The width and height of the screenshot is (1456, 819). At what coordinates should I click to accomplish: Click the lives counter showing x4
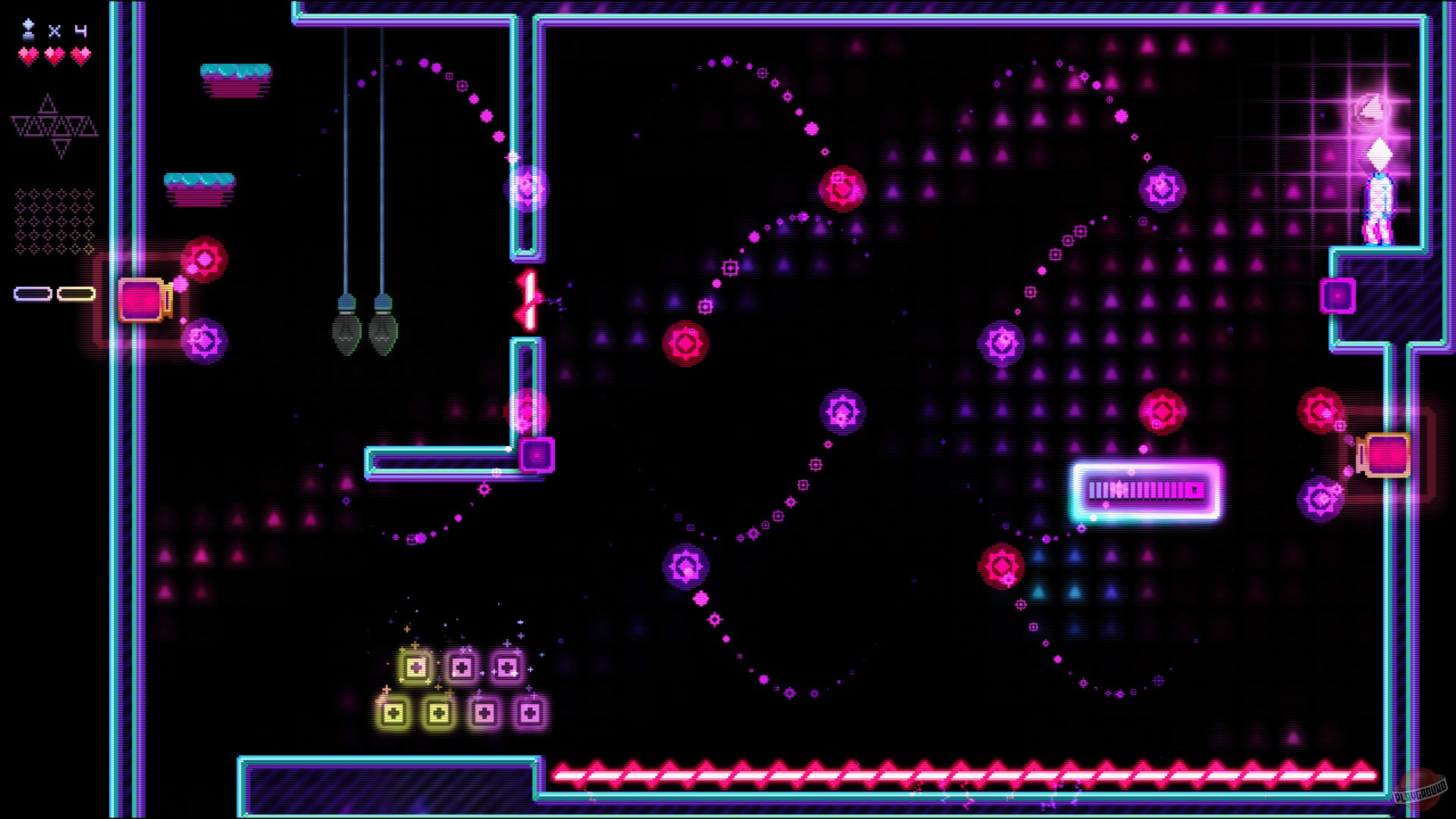[68, 32]
